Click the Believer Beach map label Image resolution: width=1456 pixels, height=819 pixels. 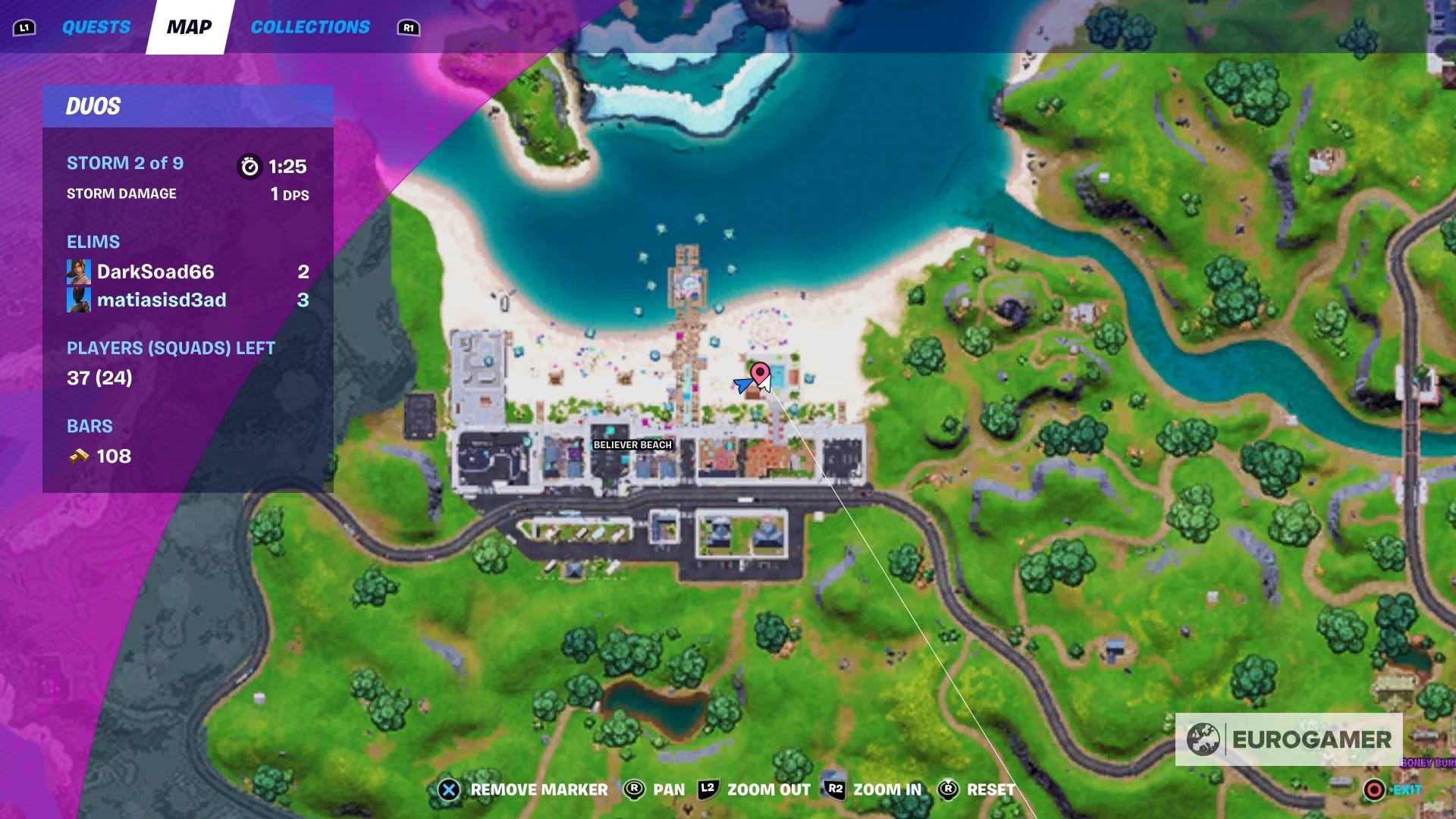tap(632, 446)
